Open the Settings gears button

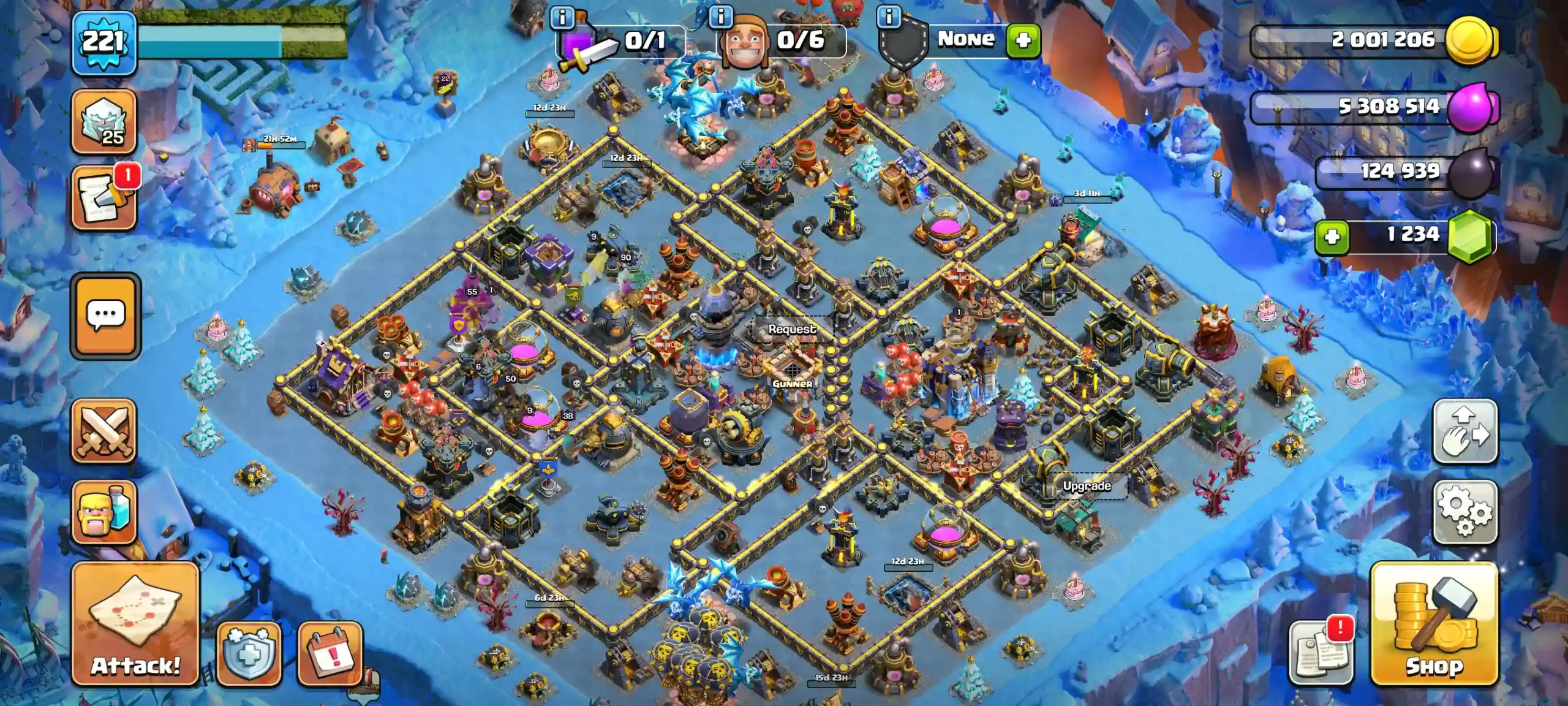point(1465,512)
